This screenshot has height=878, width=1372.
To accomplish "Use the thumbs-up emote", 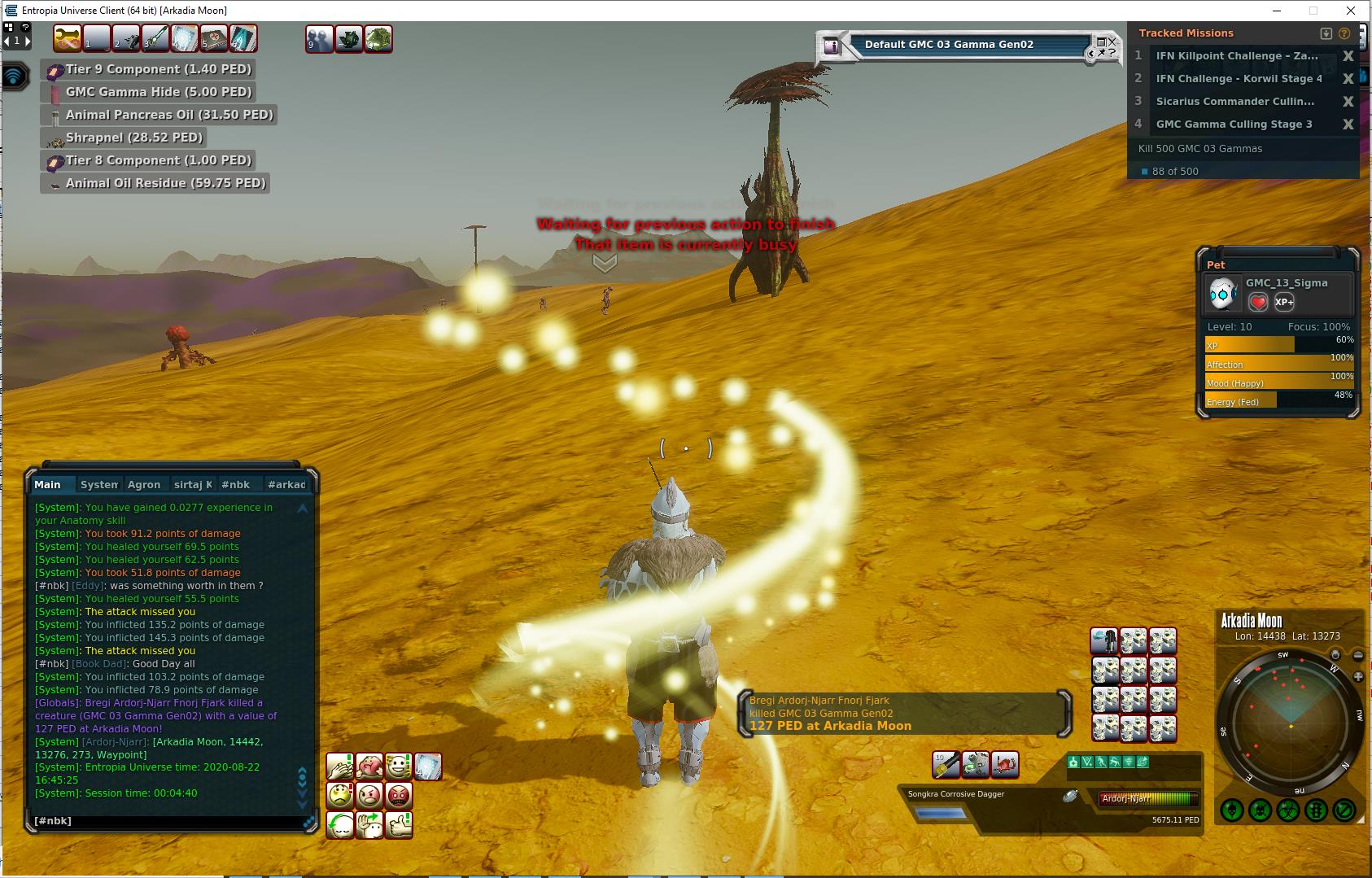I will pos(399,825).
